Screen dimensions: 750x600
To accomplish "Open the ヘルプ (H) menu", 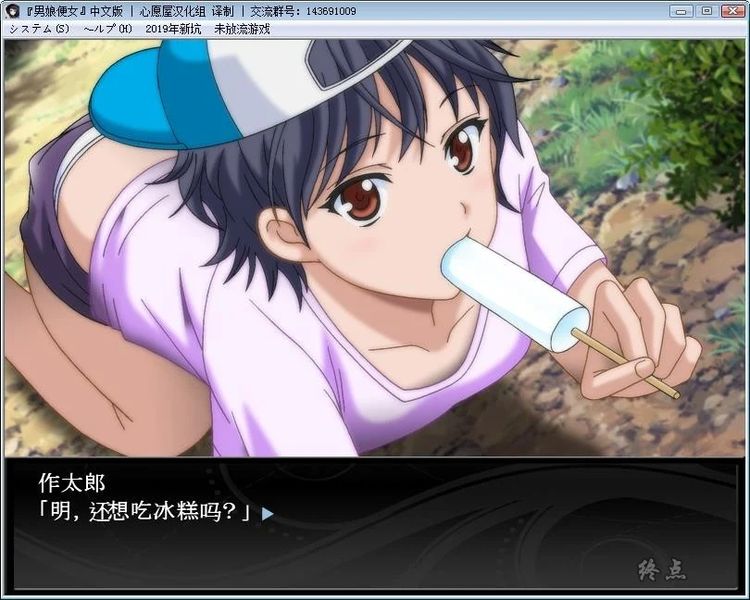I will 108,28.
